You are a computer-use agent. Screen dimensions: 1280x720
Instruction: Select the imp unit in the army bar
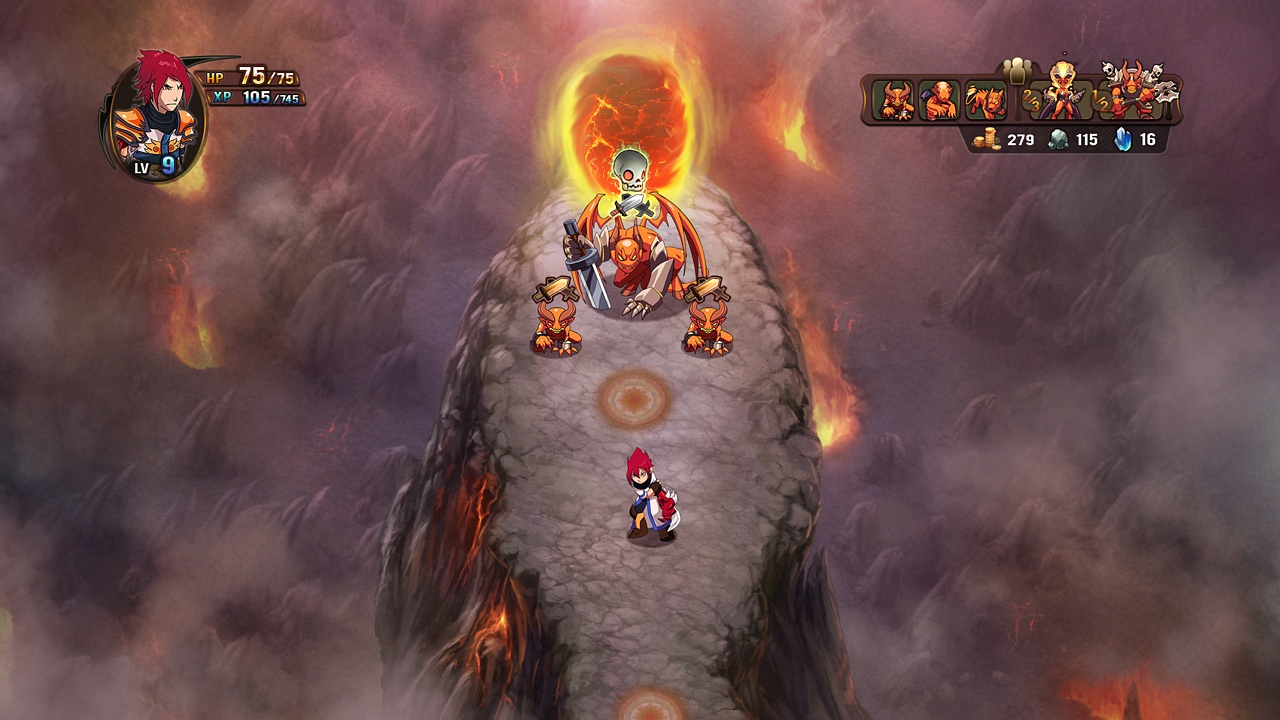(897, 100)
